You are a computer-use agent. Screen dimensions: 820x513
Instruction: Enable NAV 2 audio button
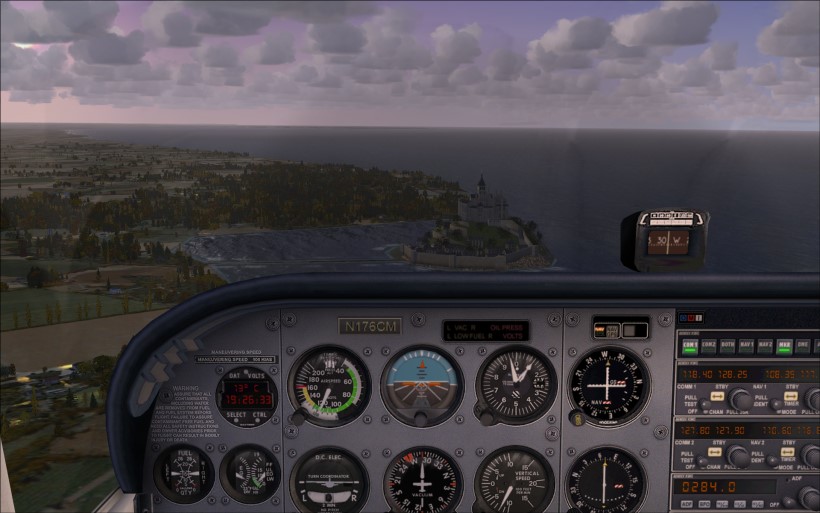[765, 346]
